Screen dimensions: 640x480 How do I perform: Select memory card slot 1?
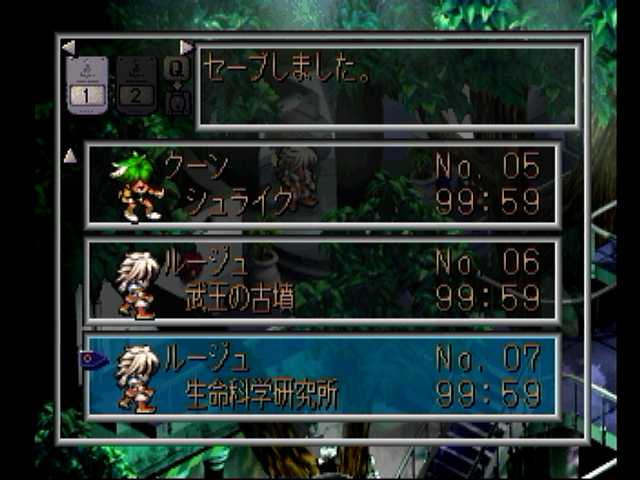(x=86, y=85)
